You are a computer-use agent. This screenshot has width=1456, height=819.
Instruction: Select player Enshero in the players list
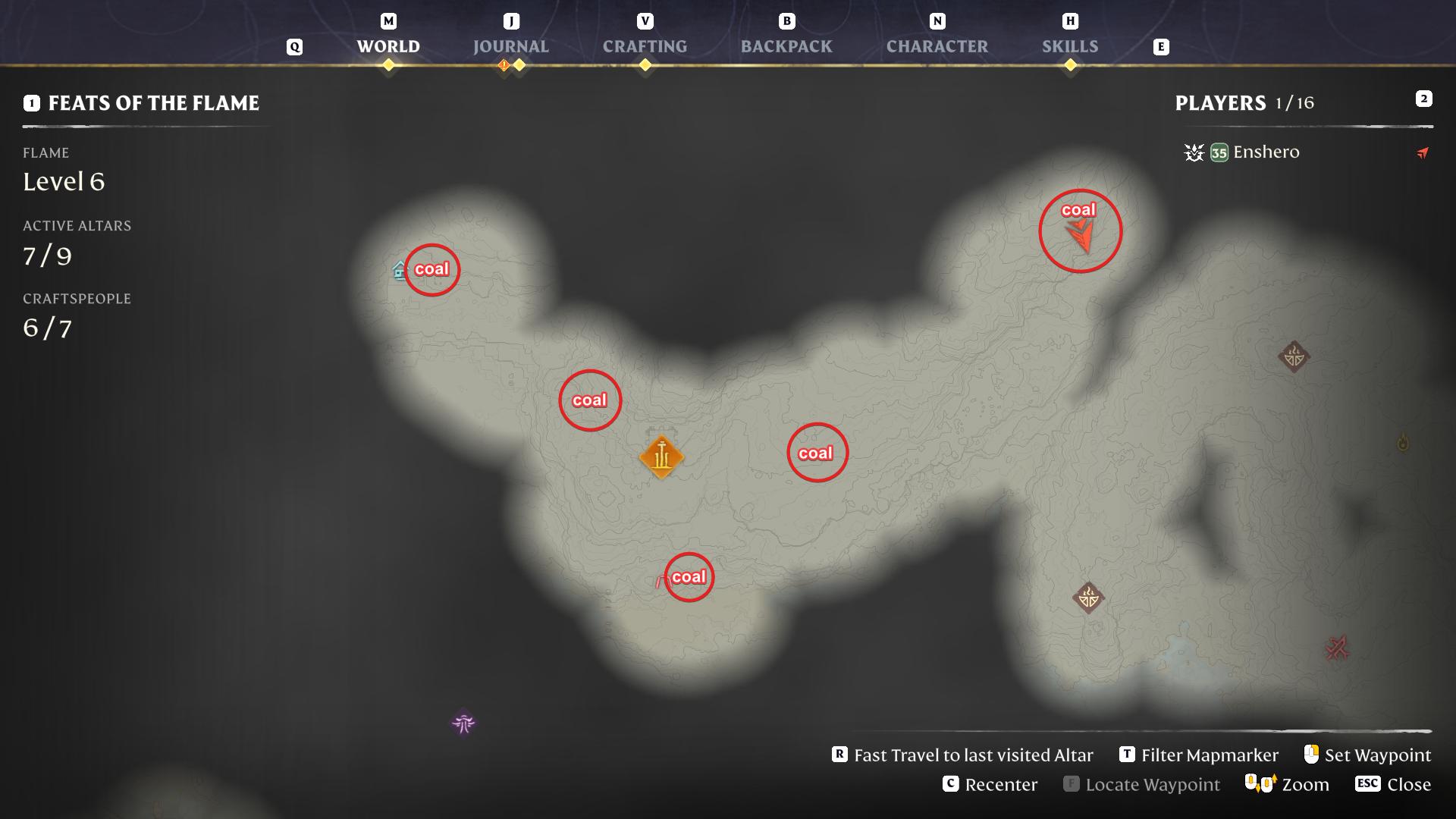point(1266,152)
